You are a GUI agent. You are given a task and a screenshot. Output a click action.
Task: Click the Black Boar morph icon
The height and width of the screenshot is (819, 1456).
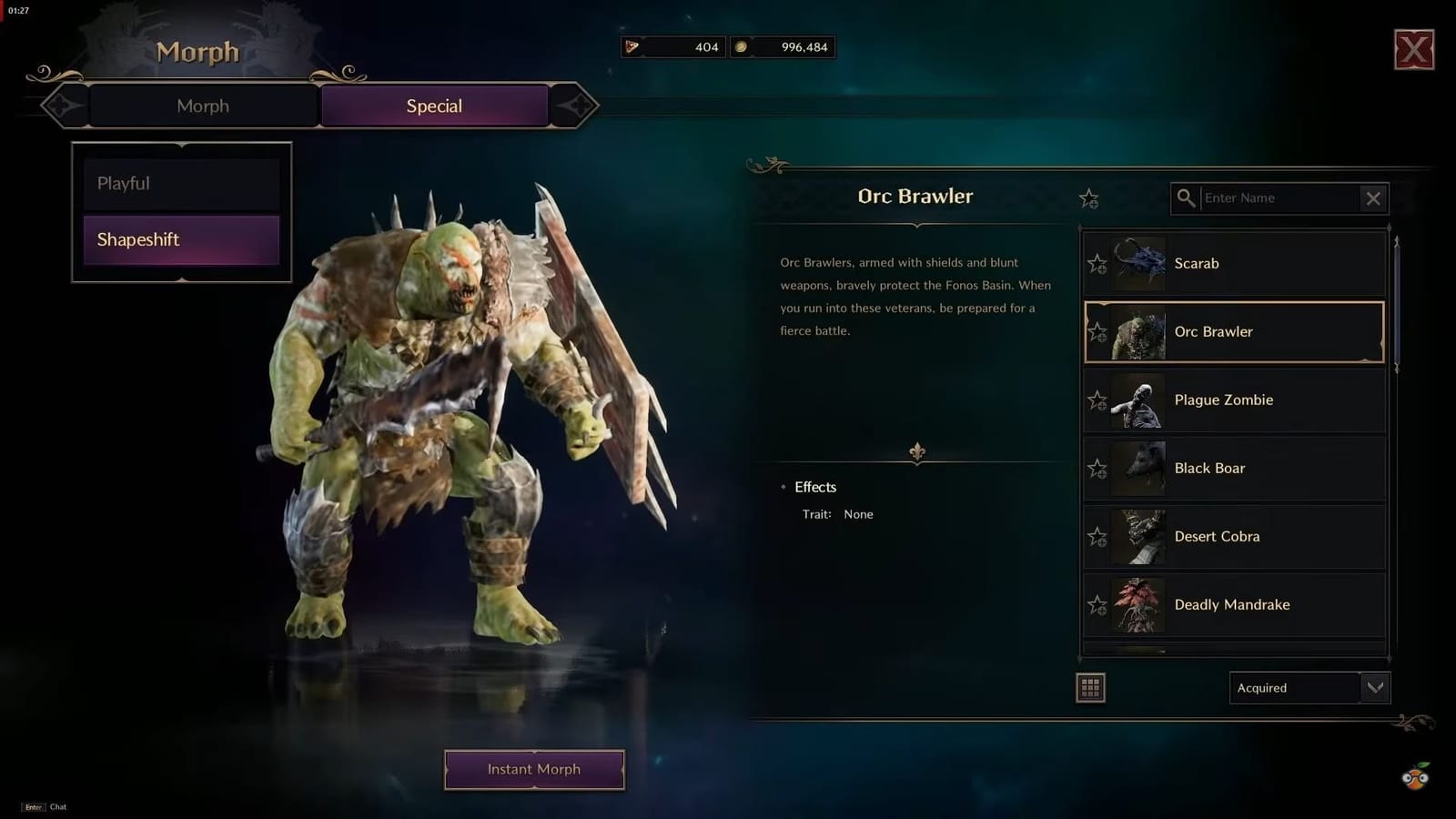point(1137,468)
